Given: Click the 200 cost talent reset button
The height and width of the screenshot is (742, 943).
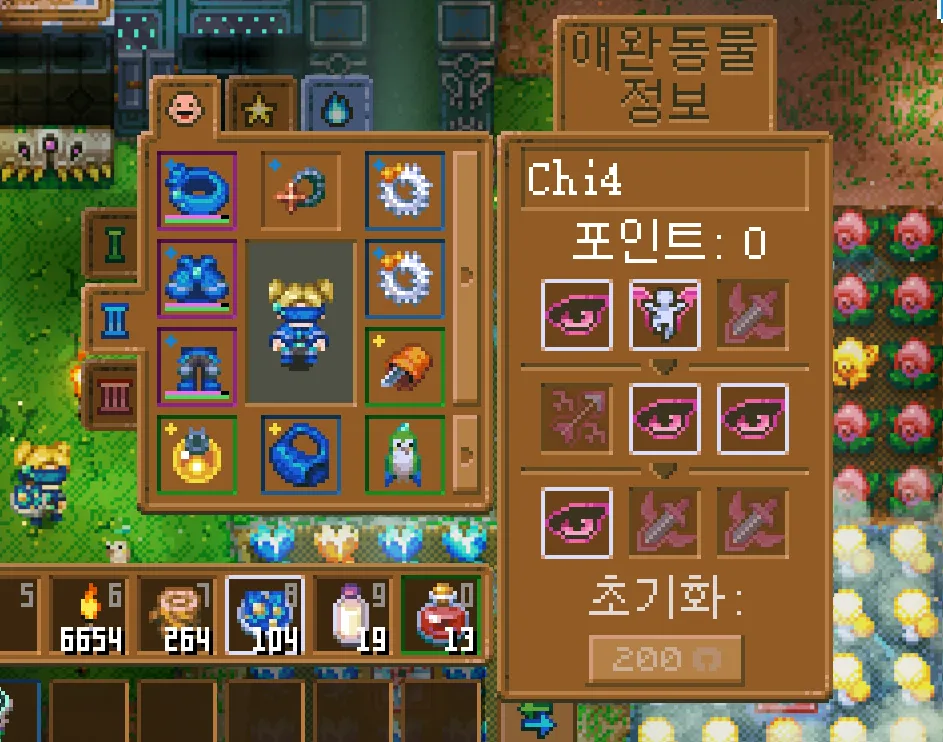Looking at the screenshot, I should pos(664,658).
